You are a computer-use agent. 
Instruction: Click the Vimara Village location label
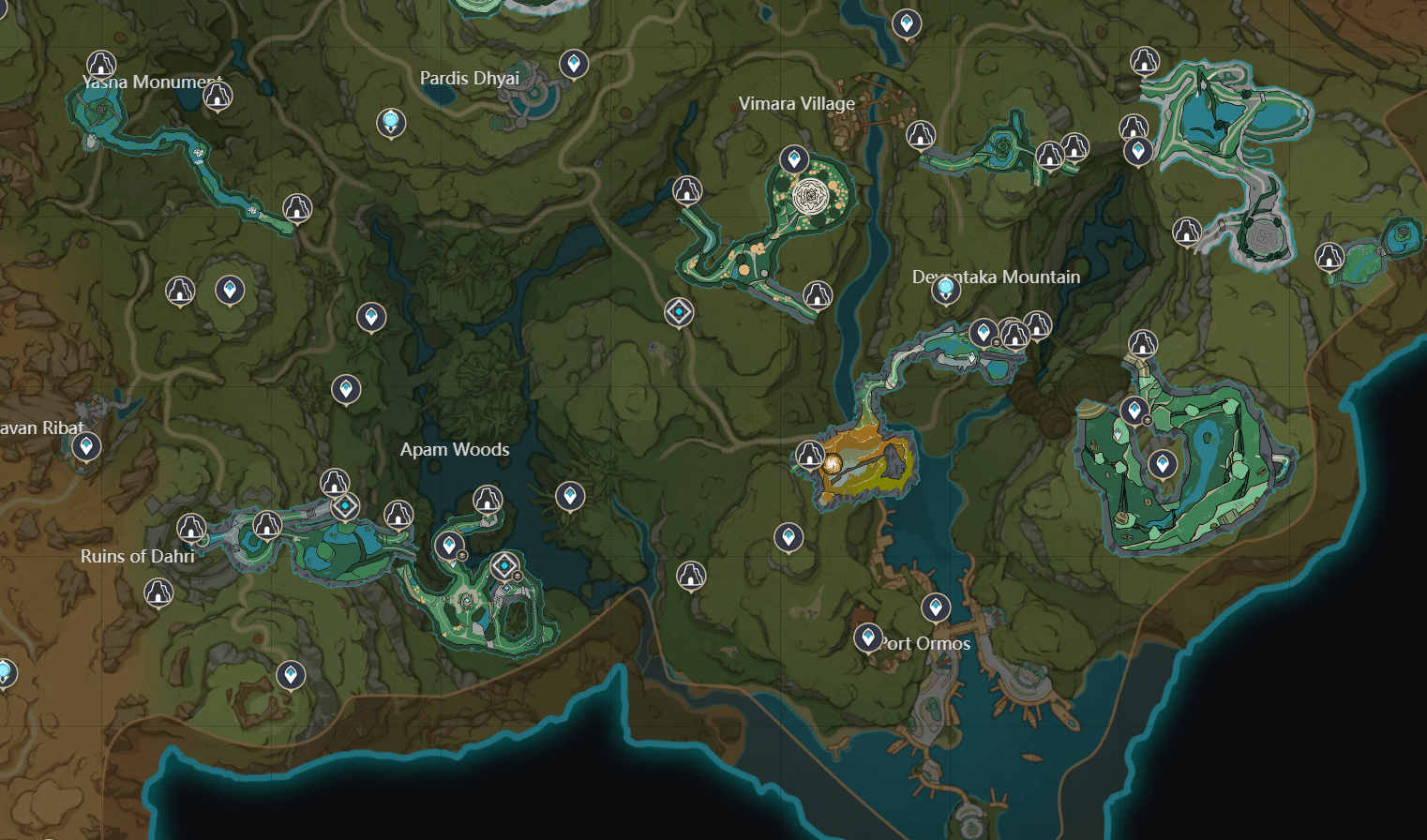(x=796, y=104)
